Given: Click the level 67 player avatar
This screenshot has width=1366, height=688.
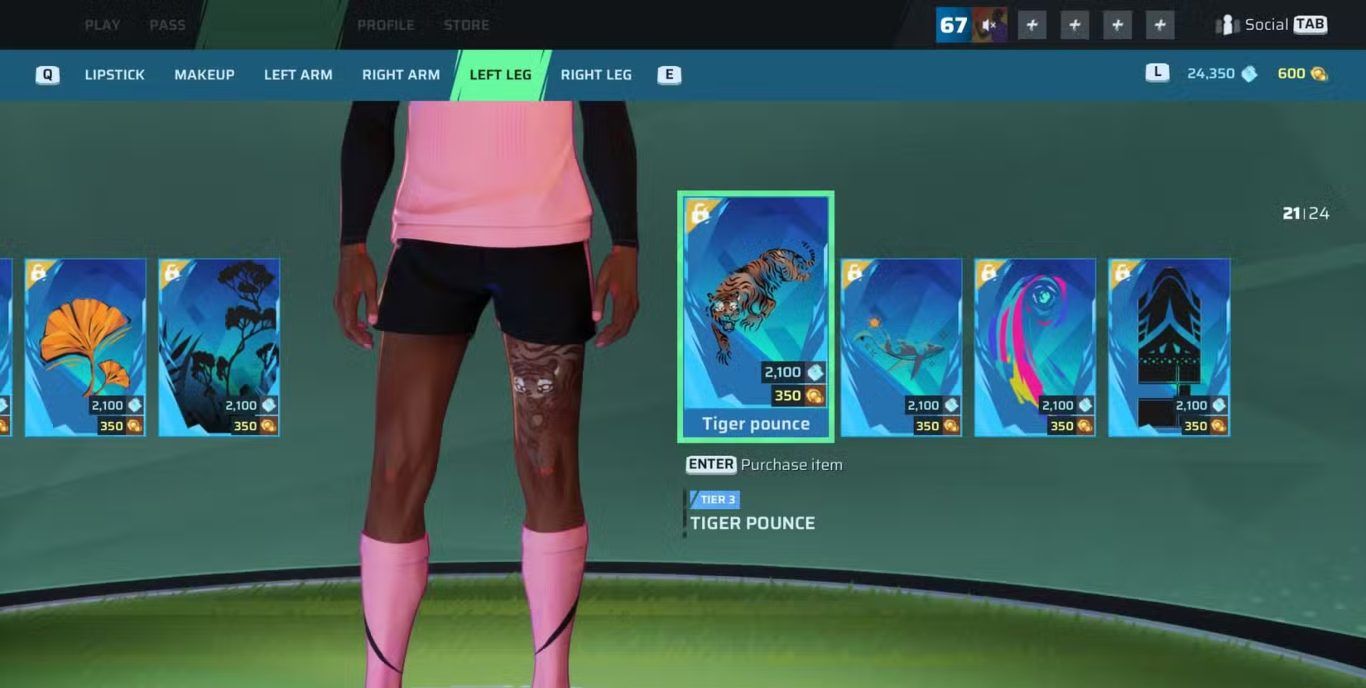Looking at the screenshot, I should click(971, 25).
